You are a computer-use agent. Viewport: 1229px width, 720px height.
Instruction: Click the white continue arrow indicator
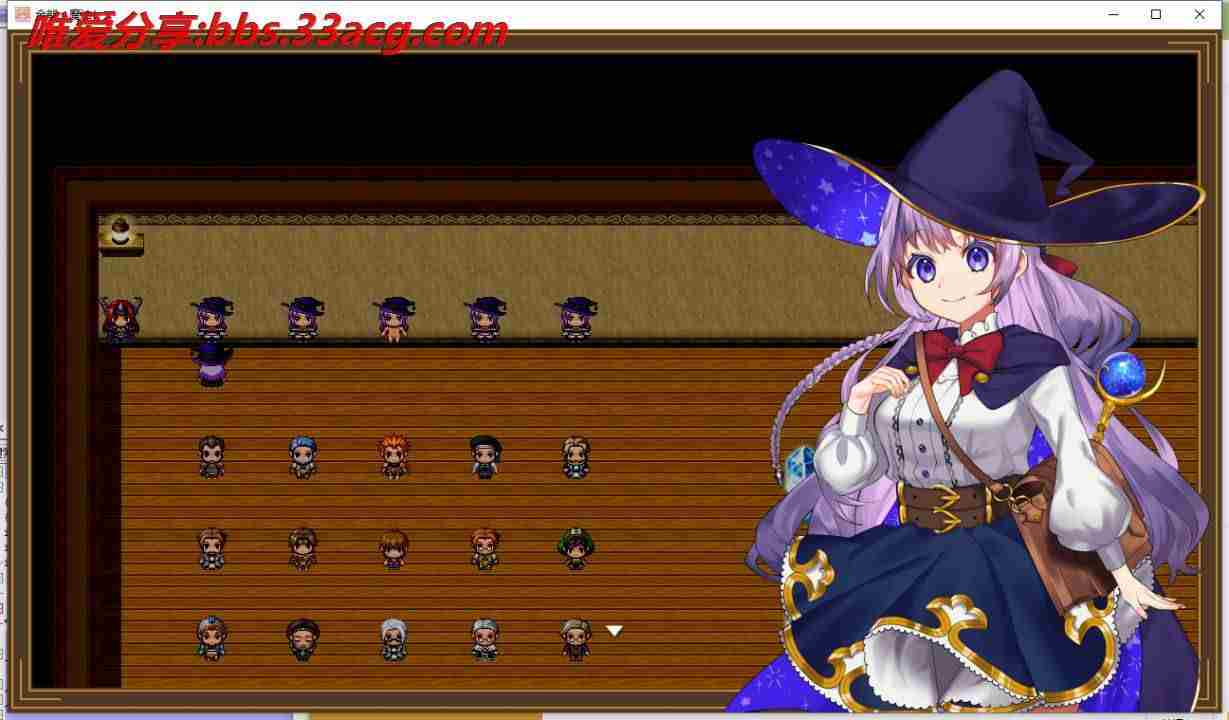tap(614, 631)
